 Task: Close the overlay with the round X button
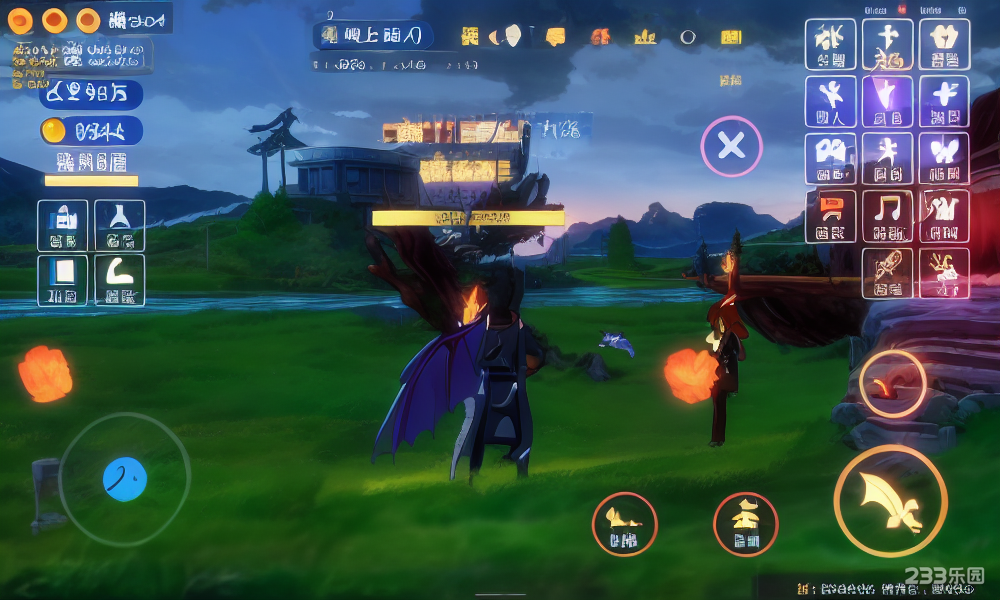731,147
